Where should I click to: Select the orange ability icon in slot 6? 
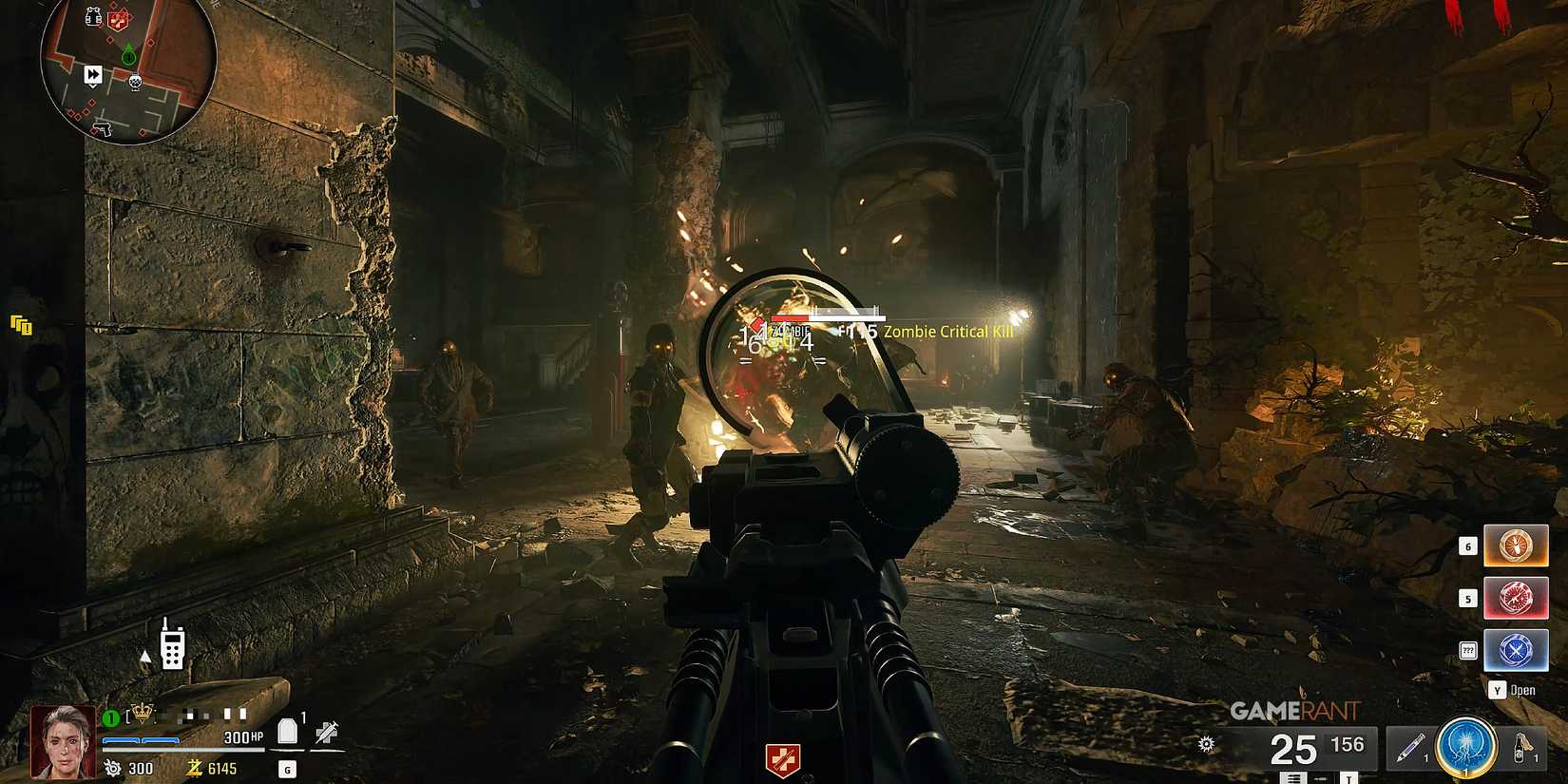(1518, 545)
